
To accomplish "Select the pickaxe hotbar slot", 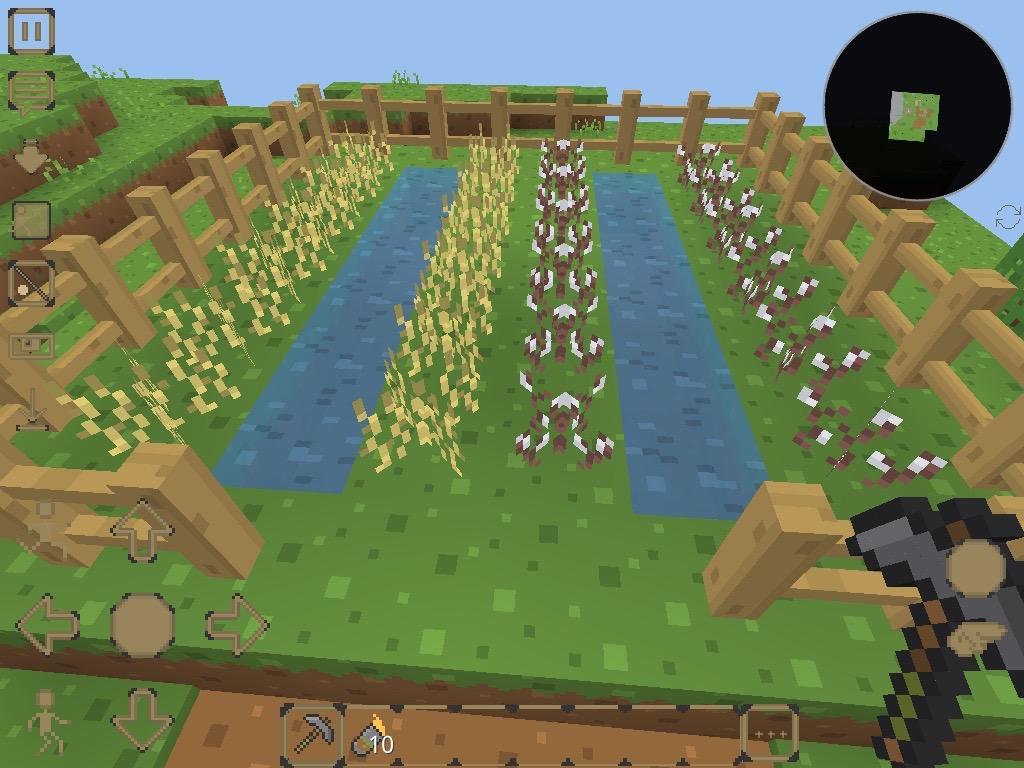I will (x=313, y=736).
